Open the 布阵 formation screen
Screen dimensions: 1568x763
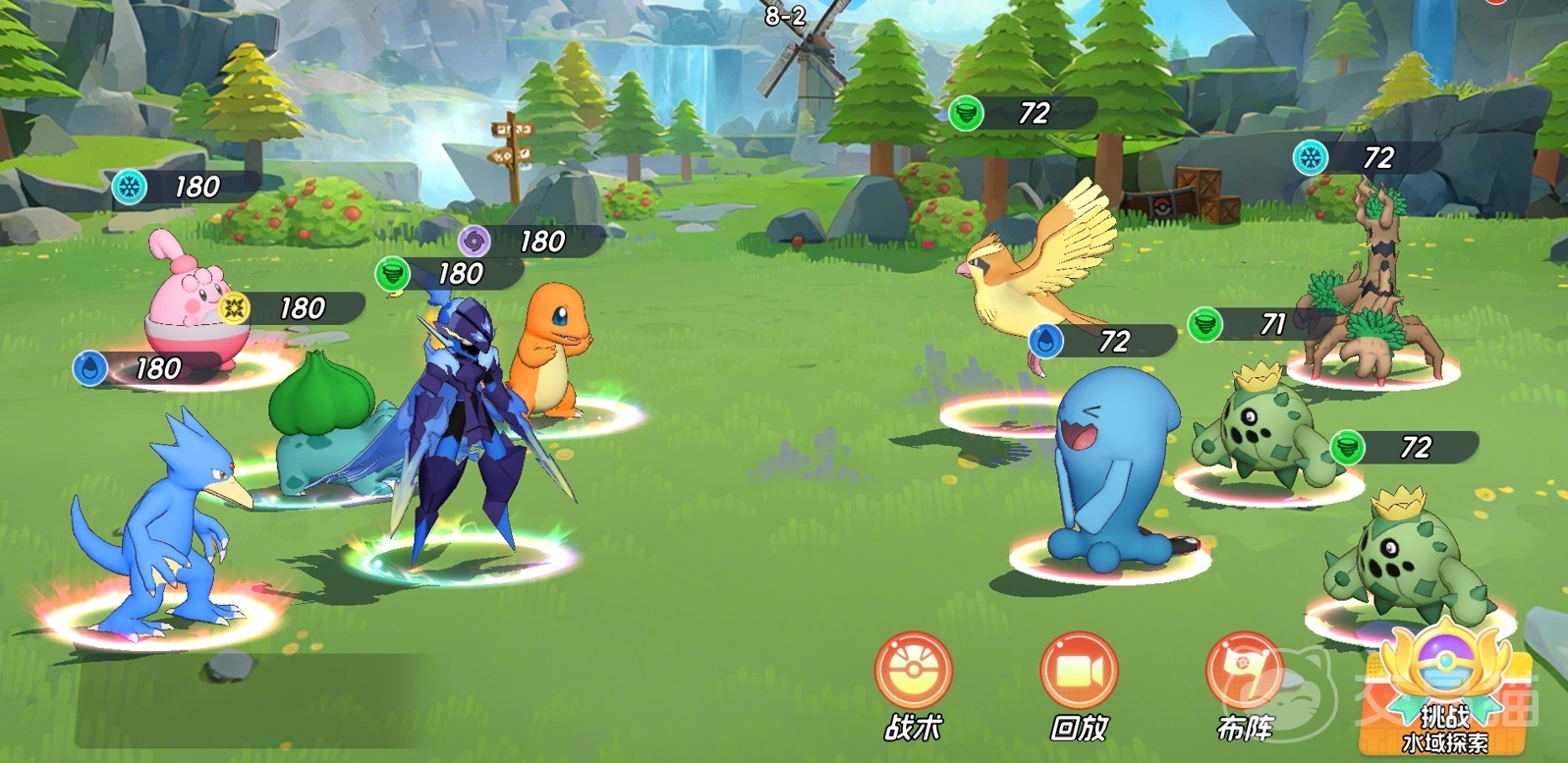point(1244,673)
